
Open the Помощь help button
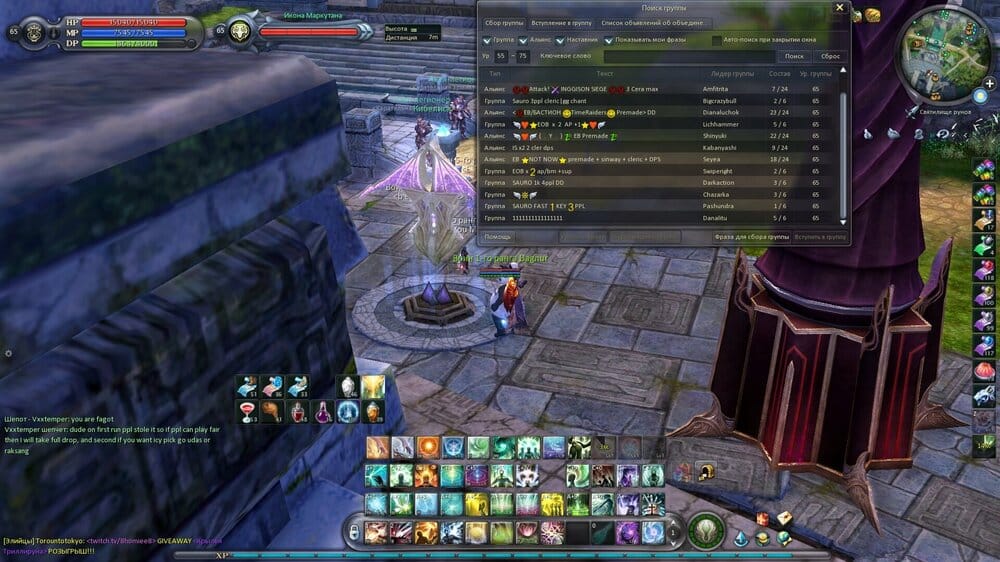[498, 237]
